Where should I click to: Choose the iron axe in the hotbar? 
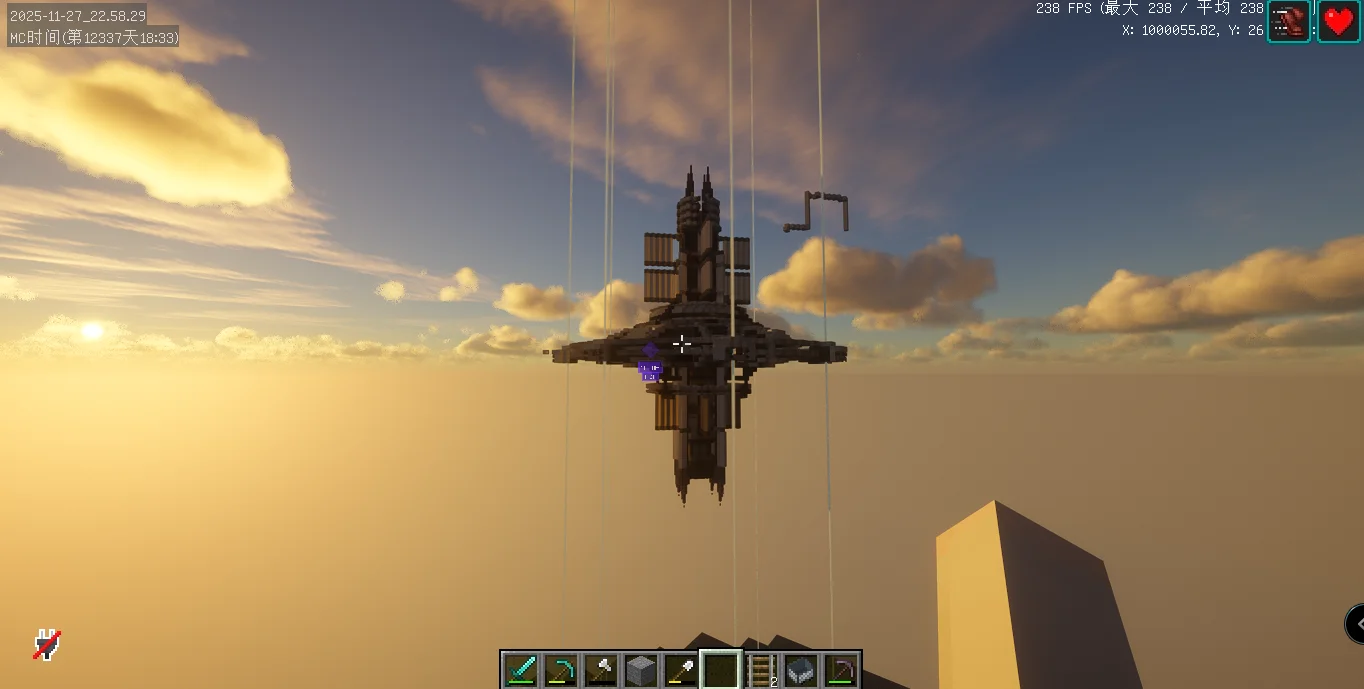click(x=601, y=669)
